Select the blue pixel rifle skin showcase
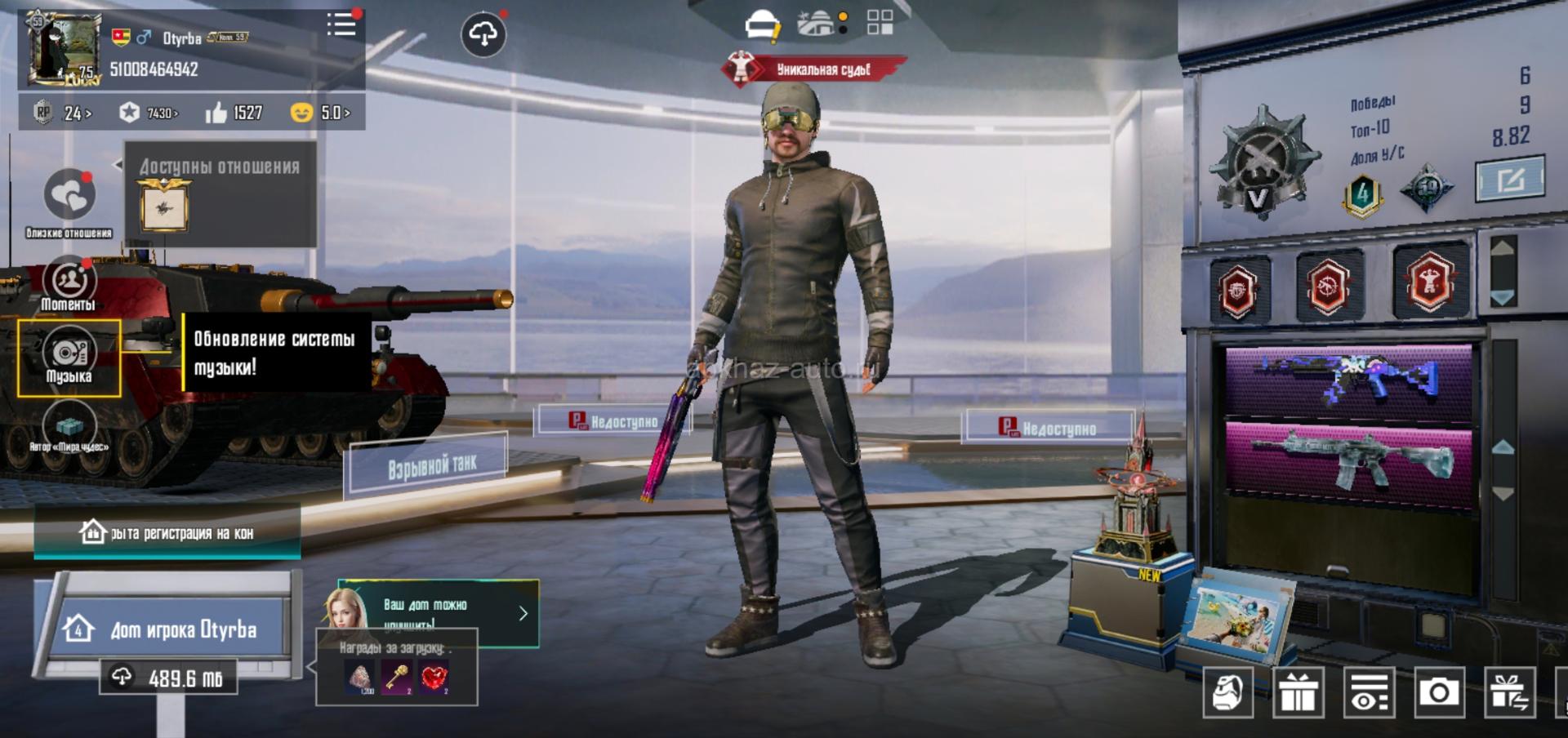 coord(1349,380)
